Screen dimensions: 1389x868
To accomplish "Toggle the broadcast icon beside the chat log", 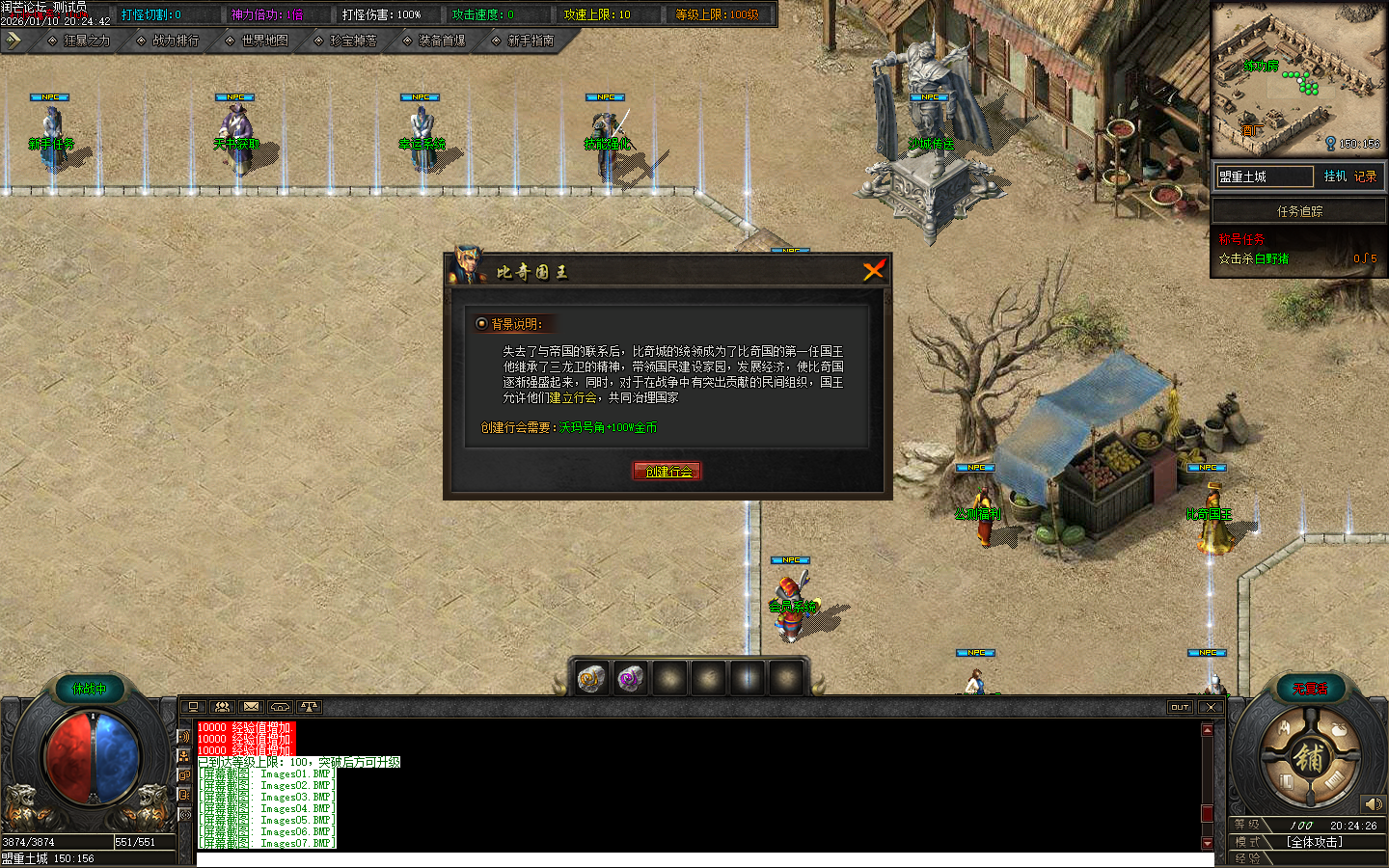I will coord(184,813).
